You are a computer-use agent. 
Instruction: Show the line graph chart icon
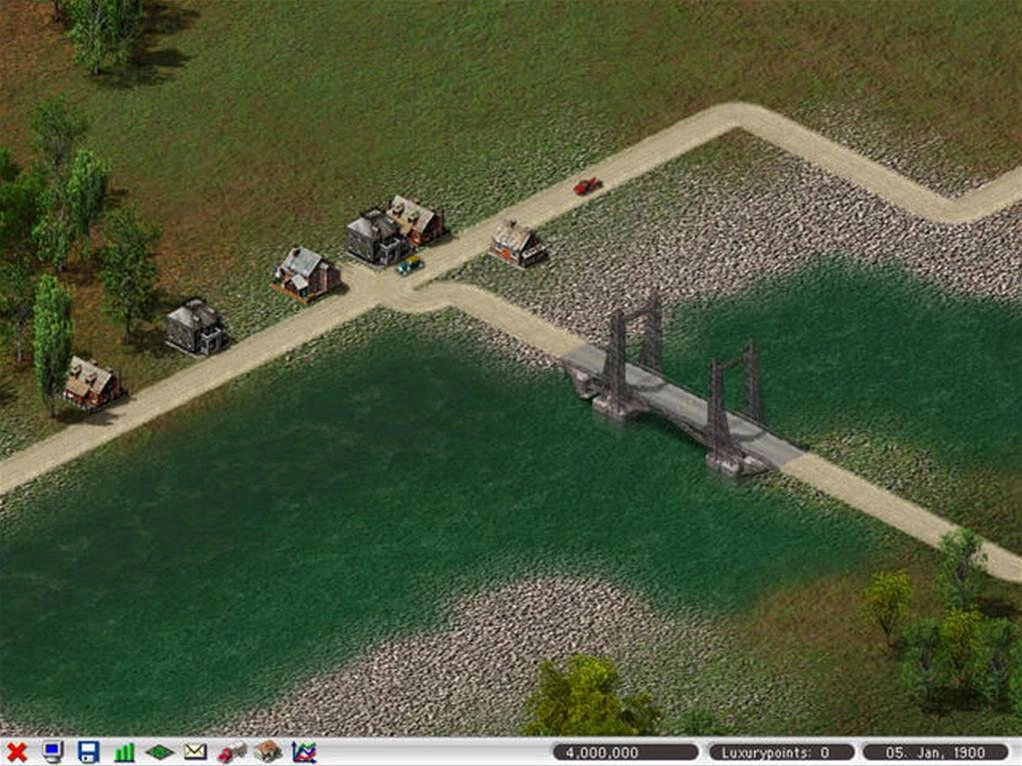[x=303, y=752]
